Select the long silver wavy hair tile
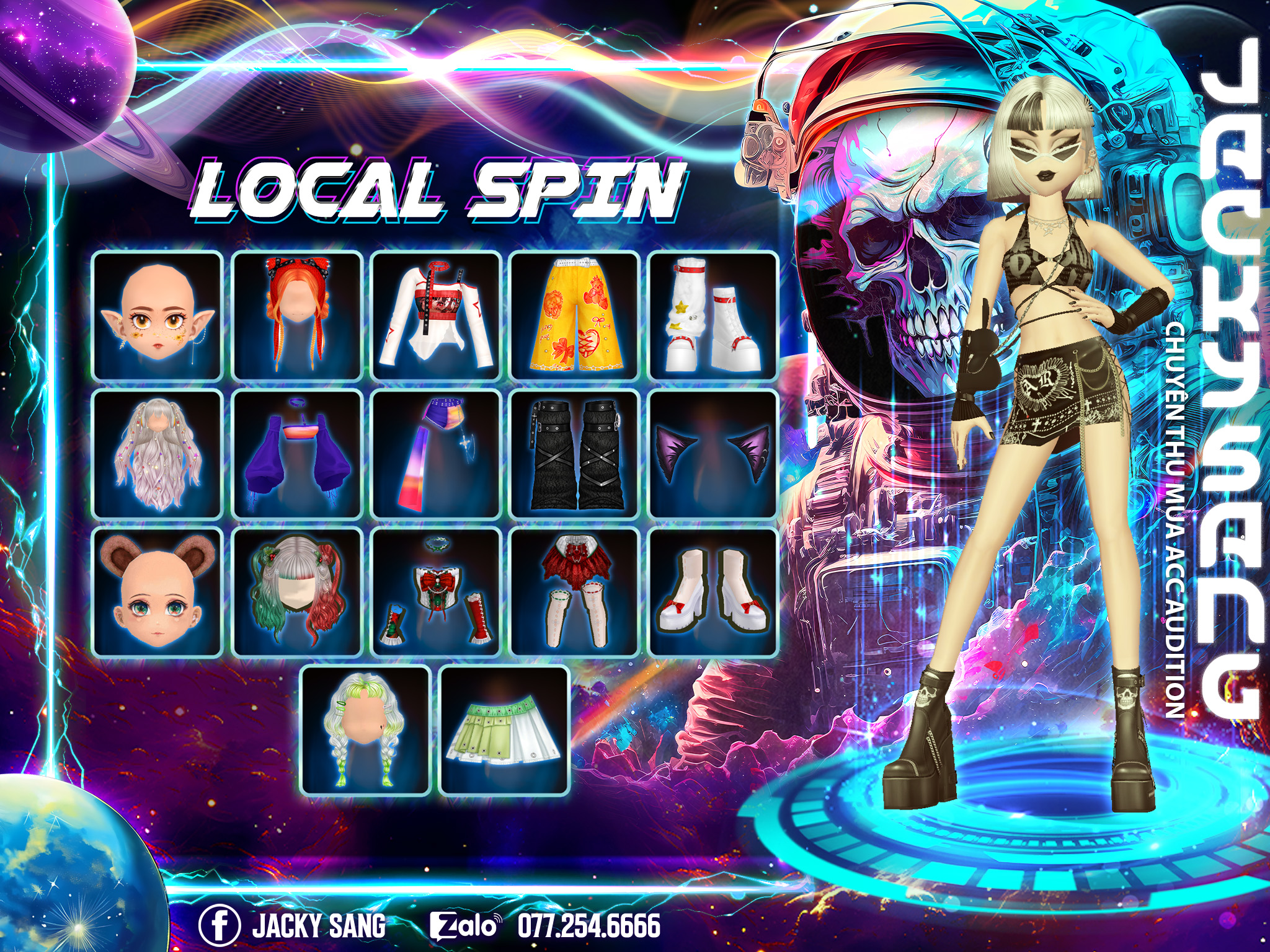The height and width of the screenshot is (952, 1270). (x=158, y=454)
